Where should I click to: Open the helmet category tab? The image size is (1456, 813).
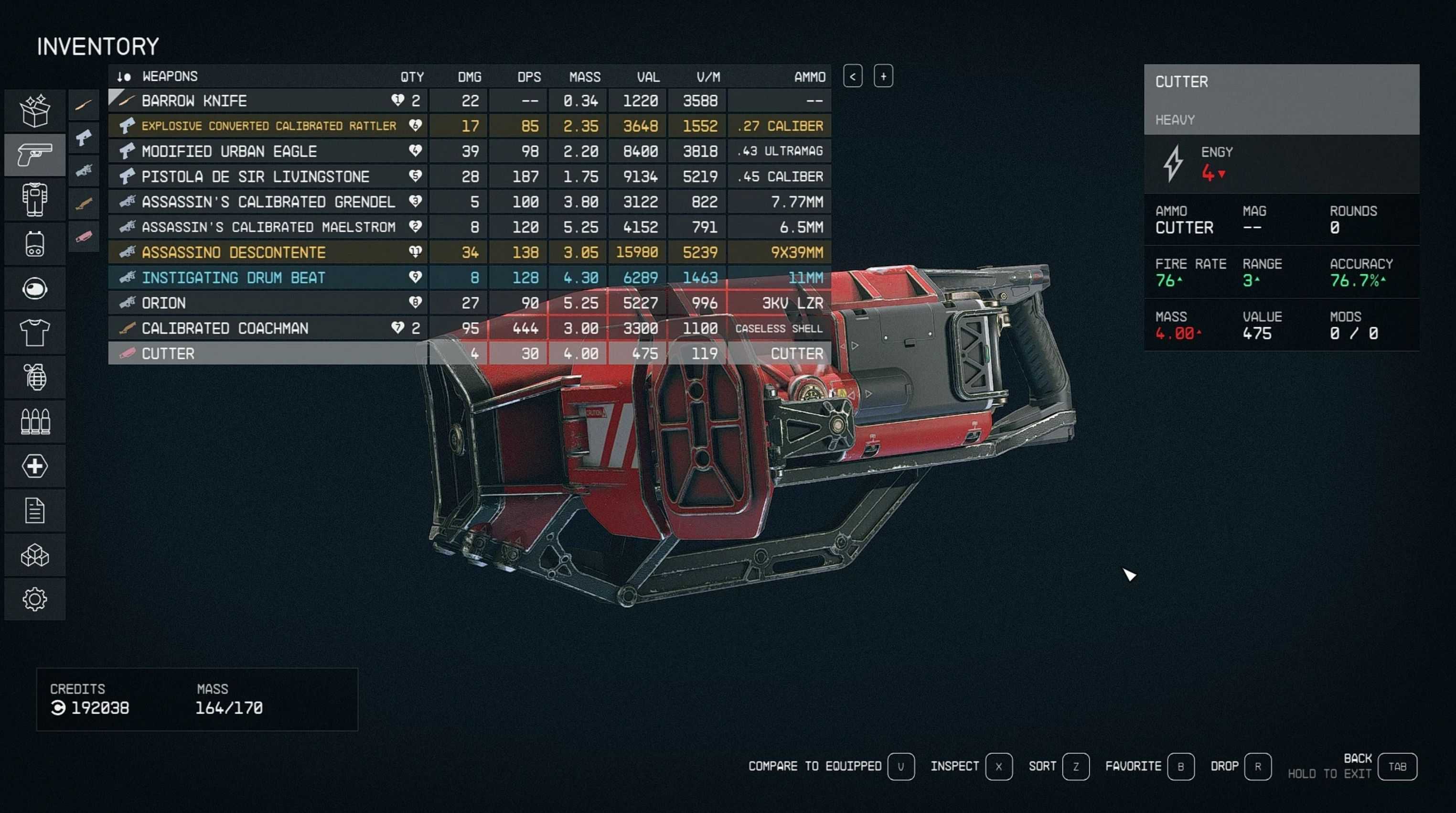point(34,288)
